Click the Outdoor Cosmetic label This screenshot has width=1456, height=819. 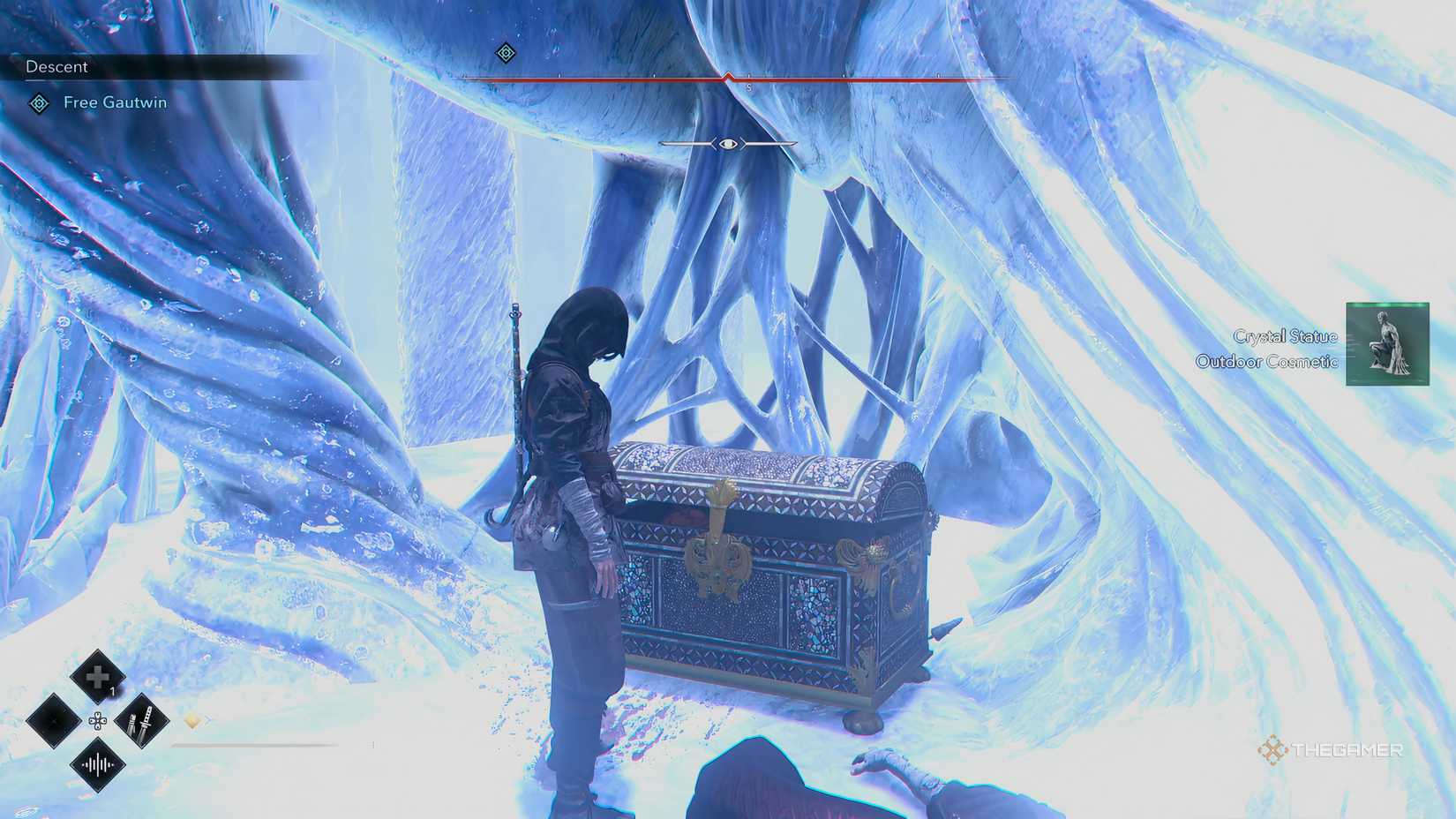coord(1268,362)
